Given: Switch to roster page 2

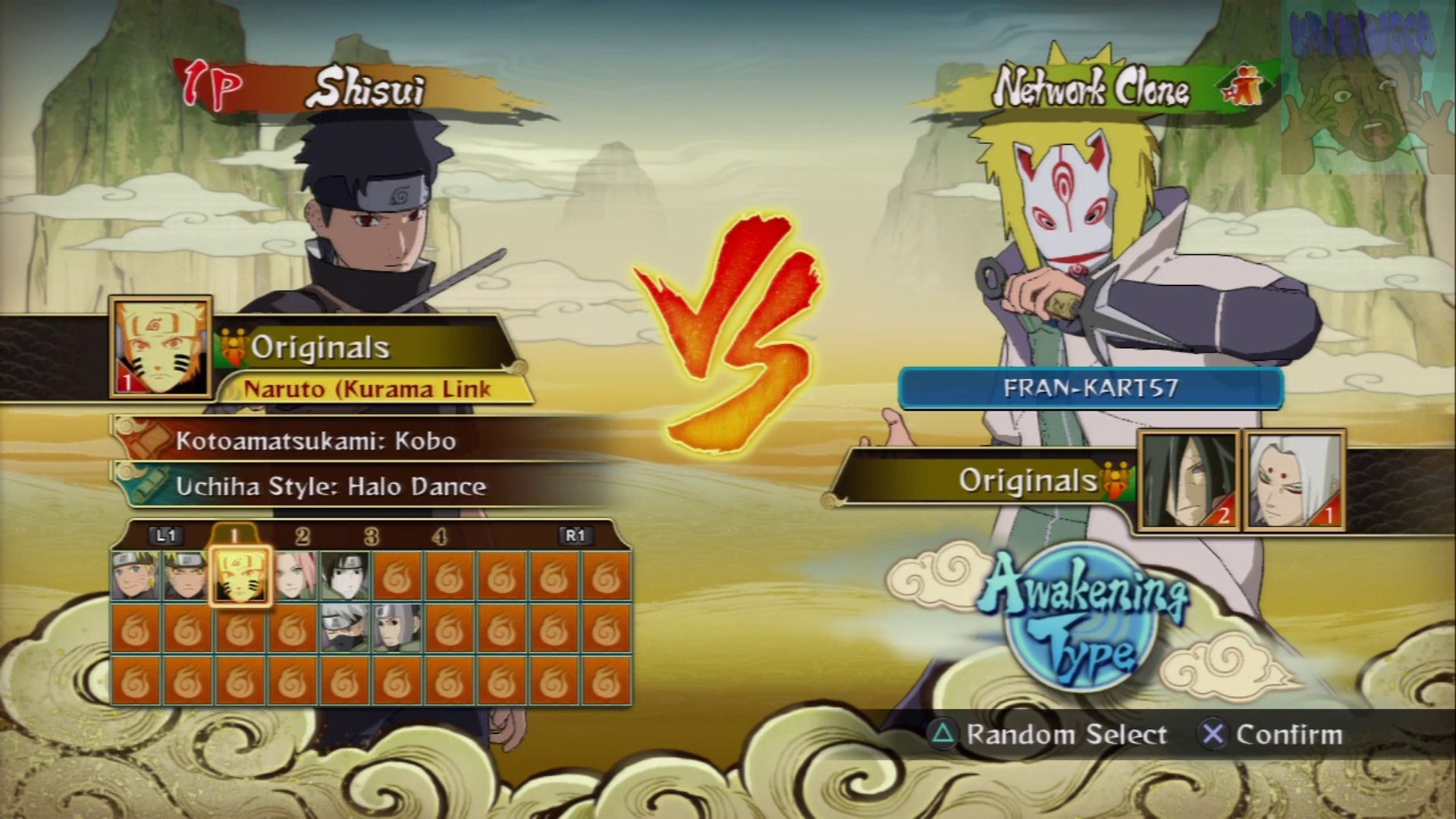Looking at the screenshot, I should coord(303,537).
